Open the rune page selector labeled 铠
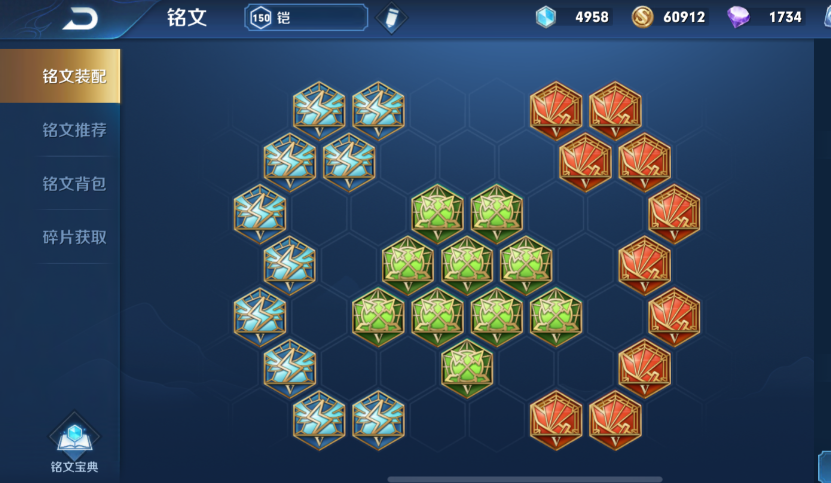Viewport: 831px width, 483px height. (x=306, y=18)
